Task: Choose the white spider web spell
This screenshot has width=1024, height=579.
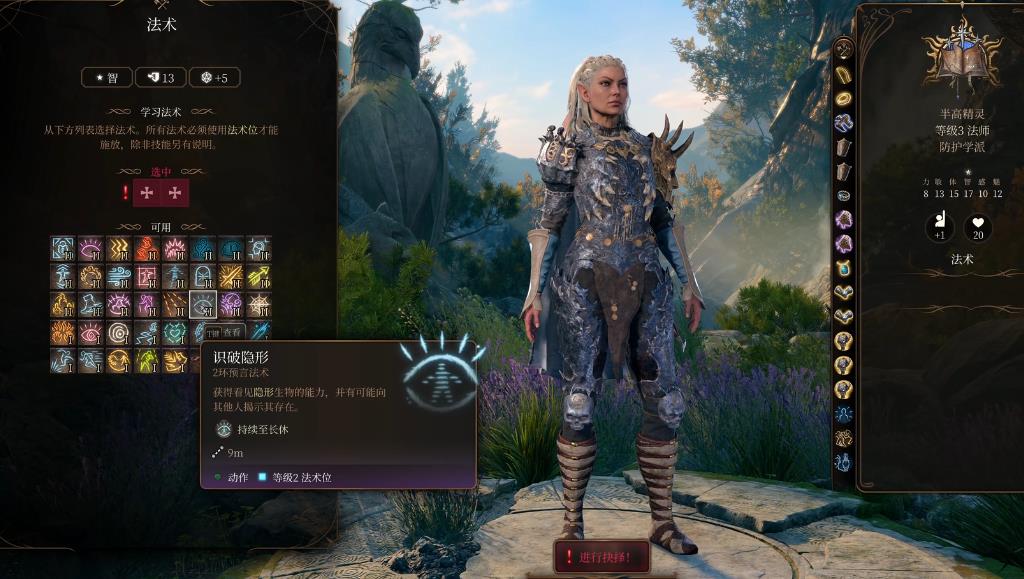Action: pyautogui.click(x=259, y=304)
